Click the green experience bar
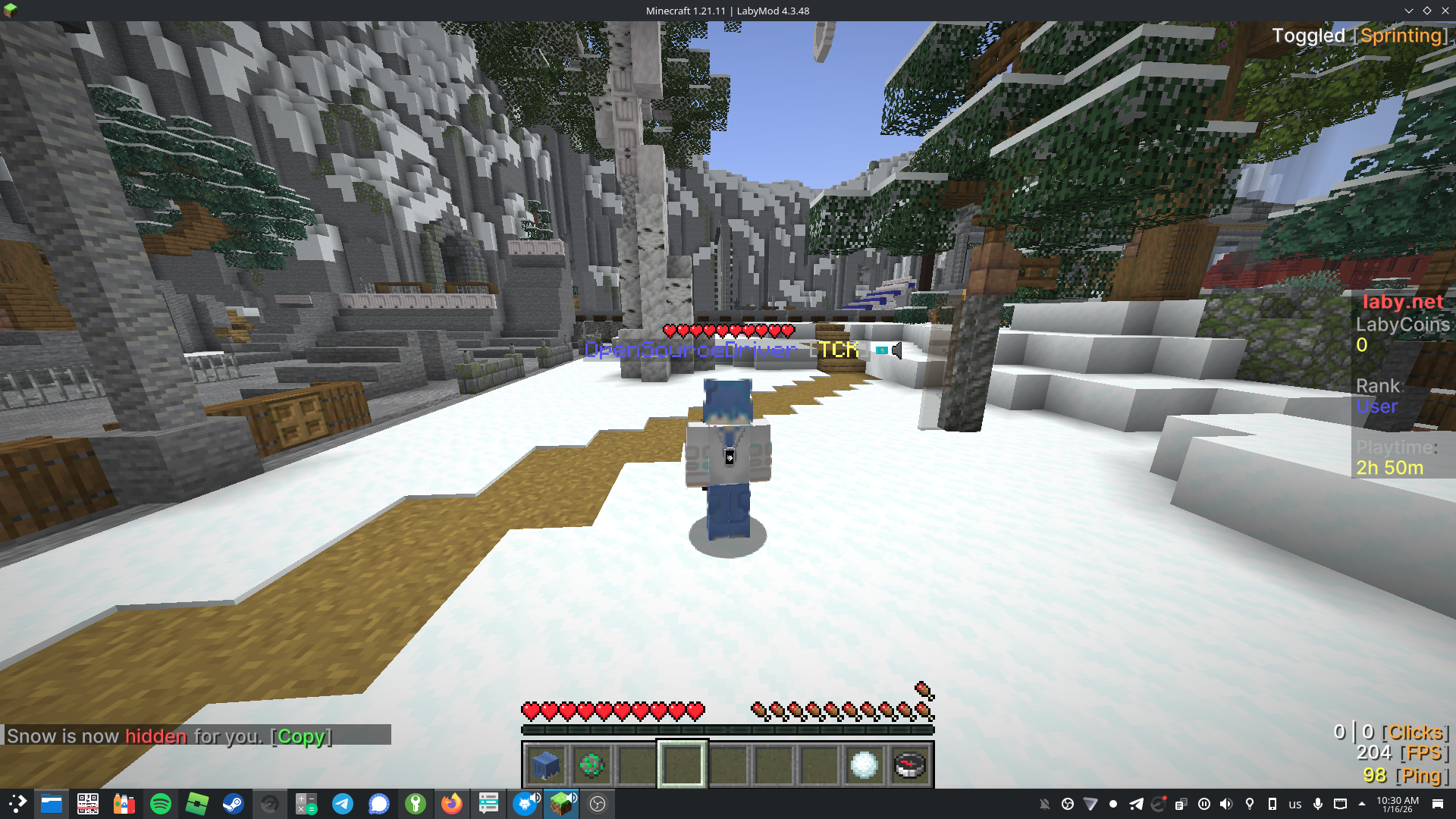The image size is (1456, 819). pos(726,730)
